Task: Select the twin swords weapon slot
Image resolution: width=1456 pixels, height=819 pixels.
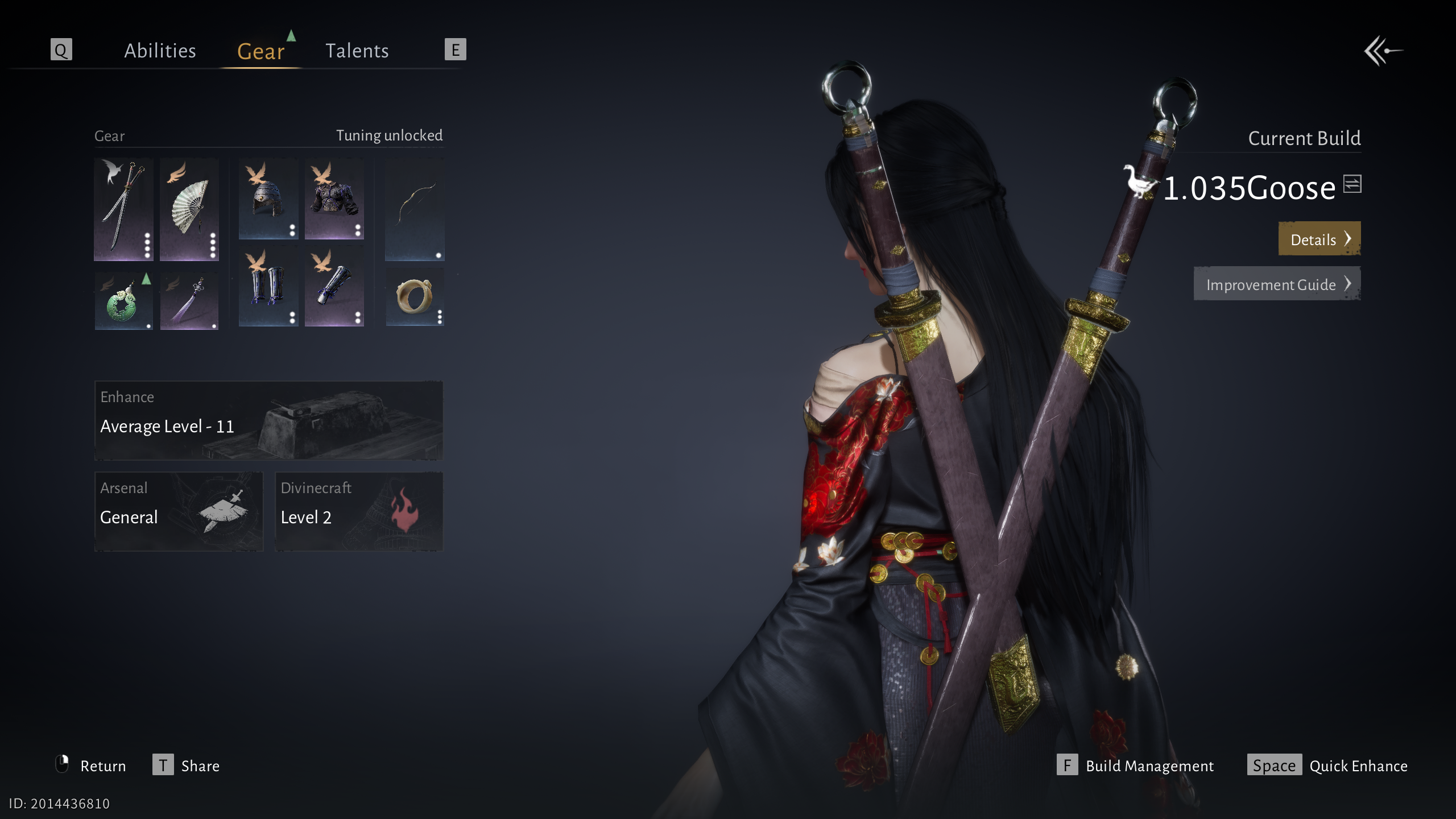Action: pyautogui.click(x=123, y=209)
